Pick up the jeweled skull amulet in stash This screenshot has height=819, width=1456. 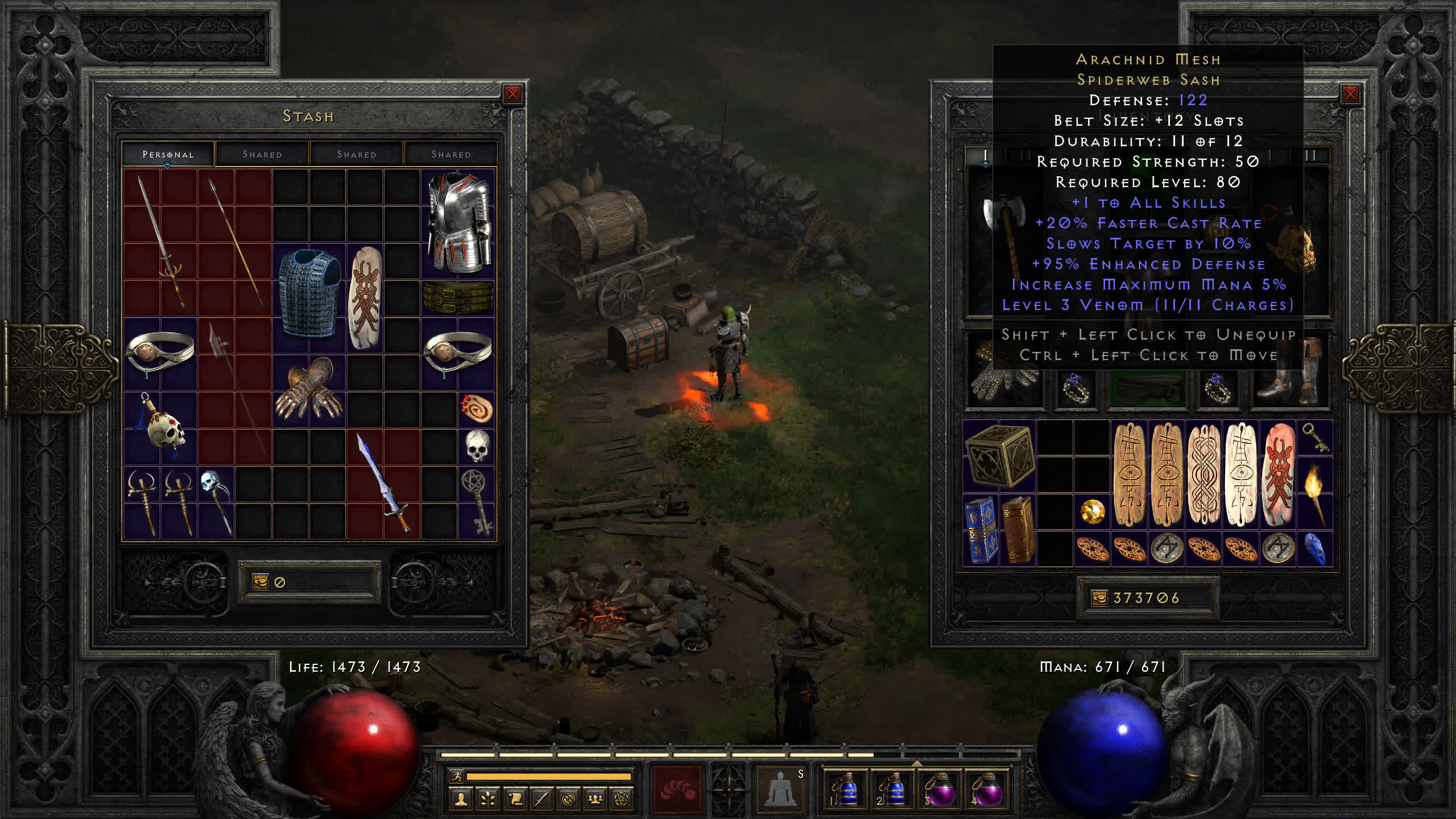pos(161,427)
